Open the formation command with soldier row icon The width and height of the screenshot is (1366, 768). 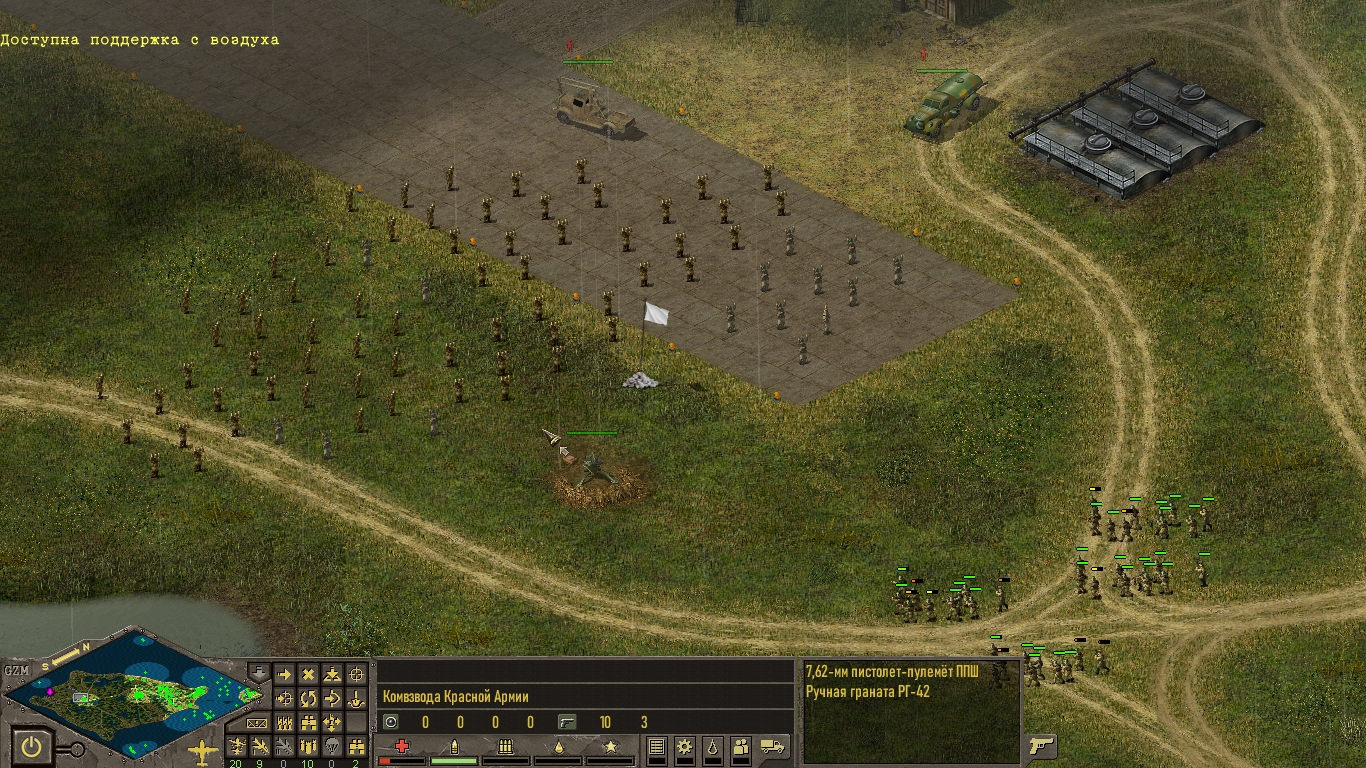pos(284,722)
